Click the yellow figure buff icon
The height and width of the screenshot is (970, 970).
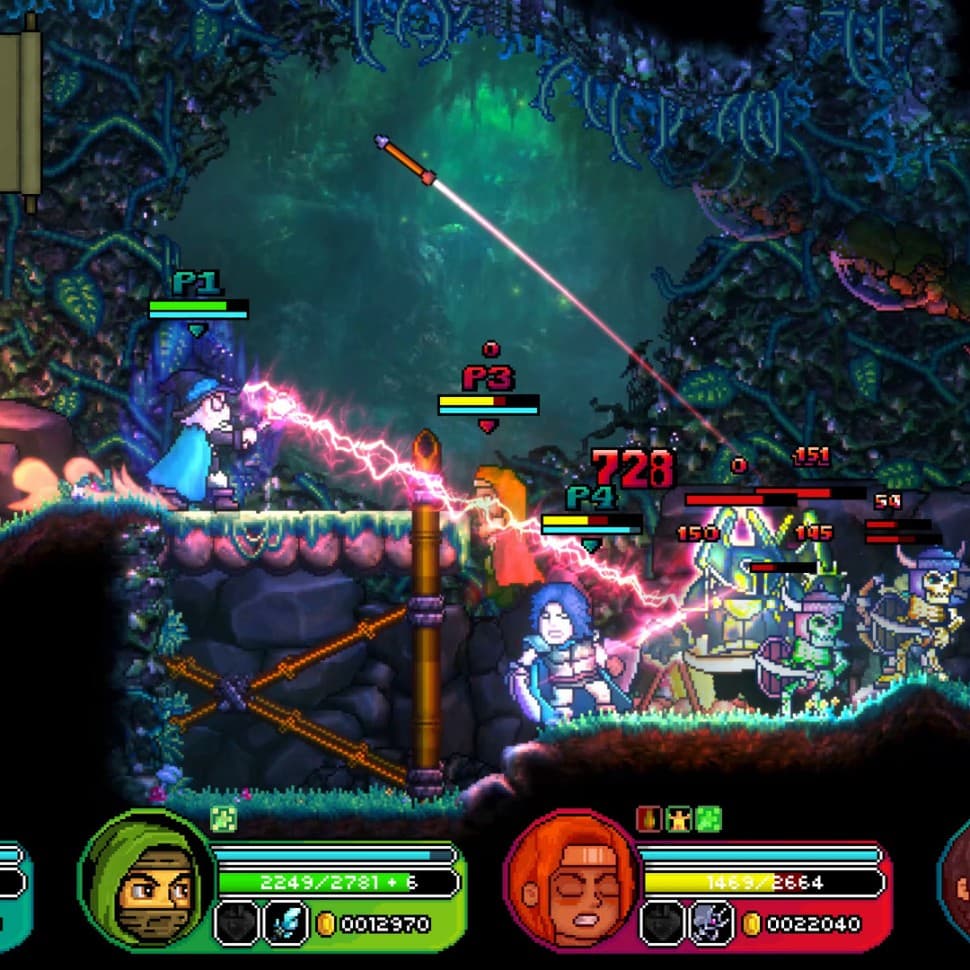click(679, 820)
